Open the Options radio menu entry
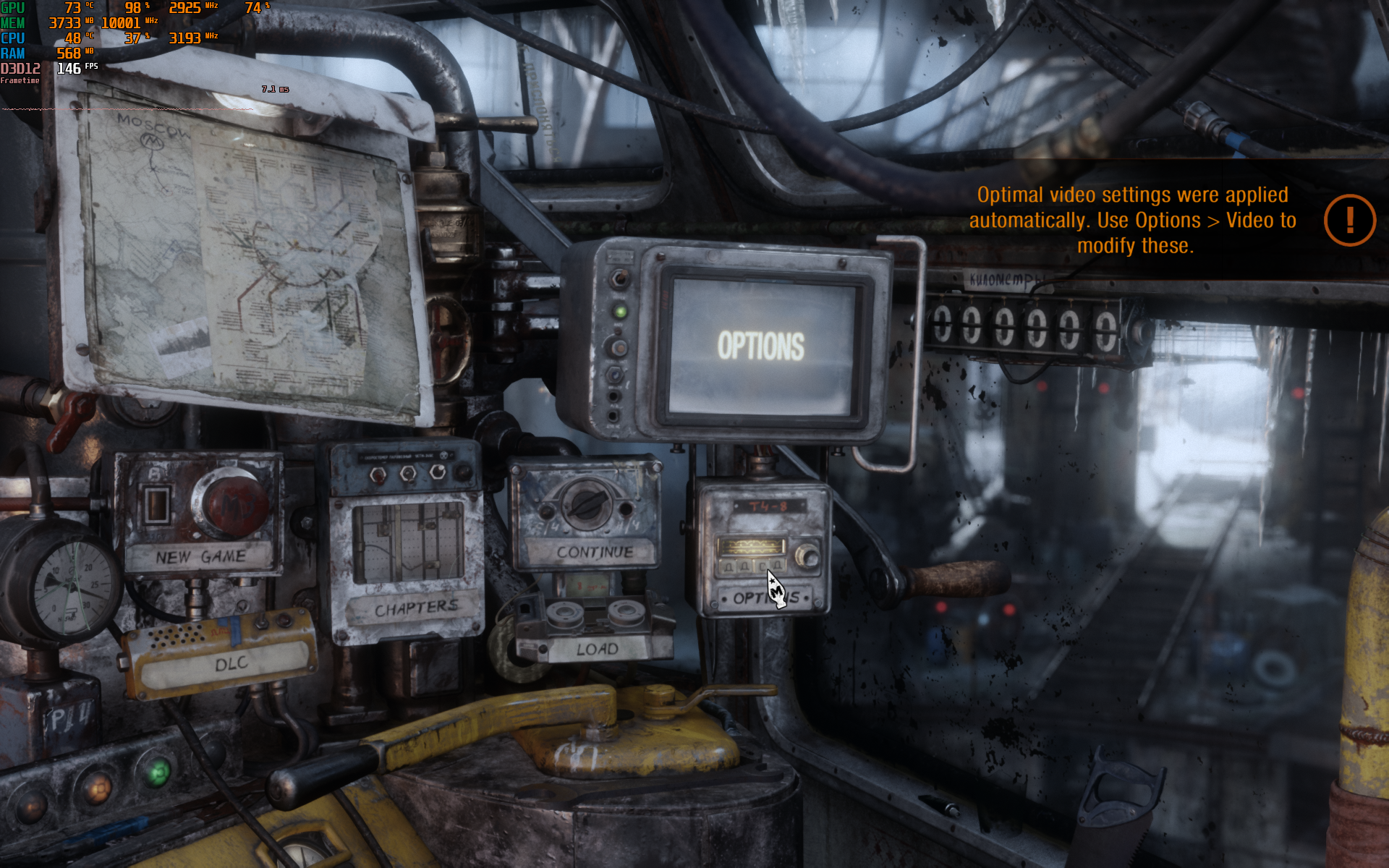The height and width of the screenshot is (868, 1389). click(765, 599)
